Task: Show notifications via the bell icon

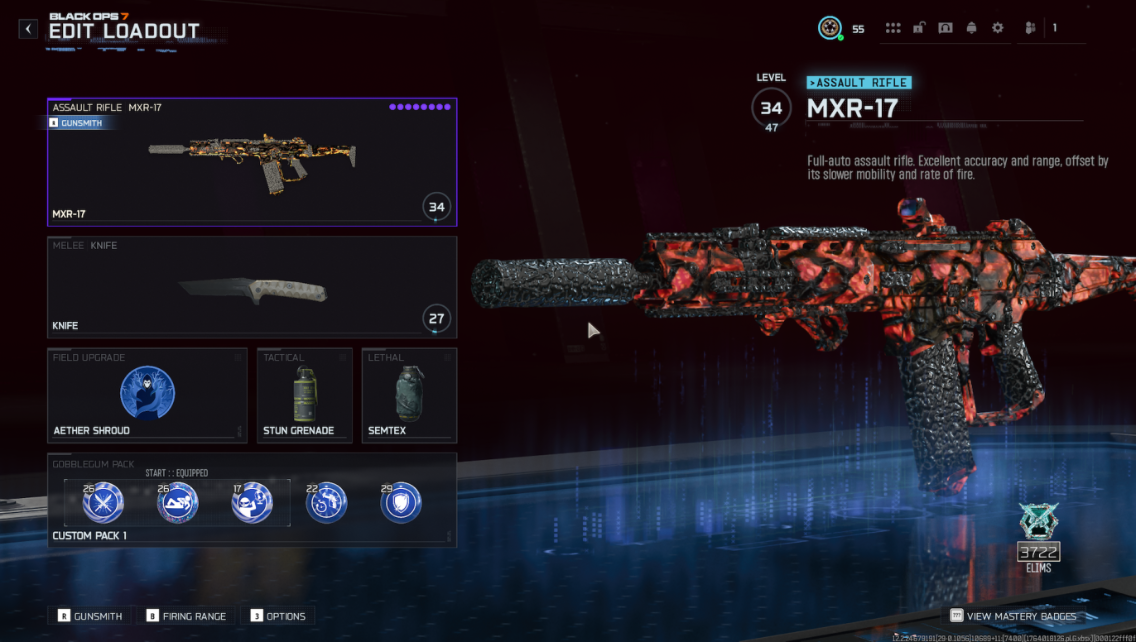Action: [971, 28]
